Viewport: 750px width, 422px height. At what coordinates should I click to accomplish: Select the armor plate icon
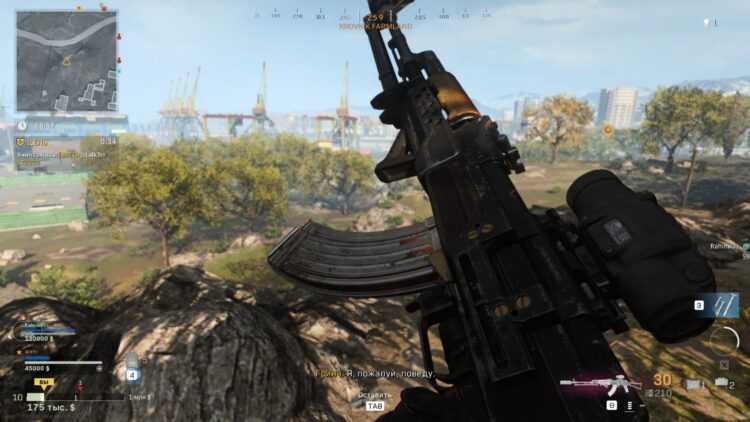point(131,361)
